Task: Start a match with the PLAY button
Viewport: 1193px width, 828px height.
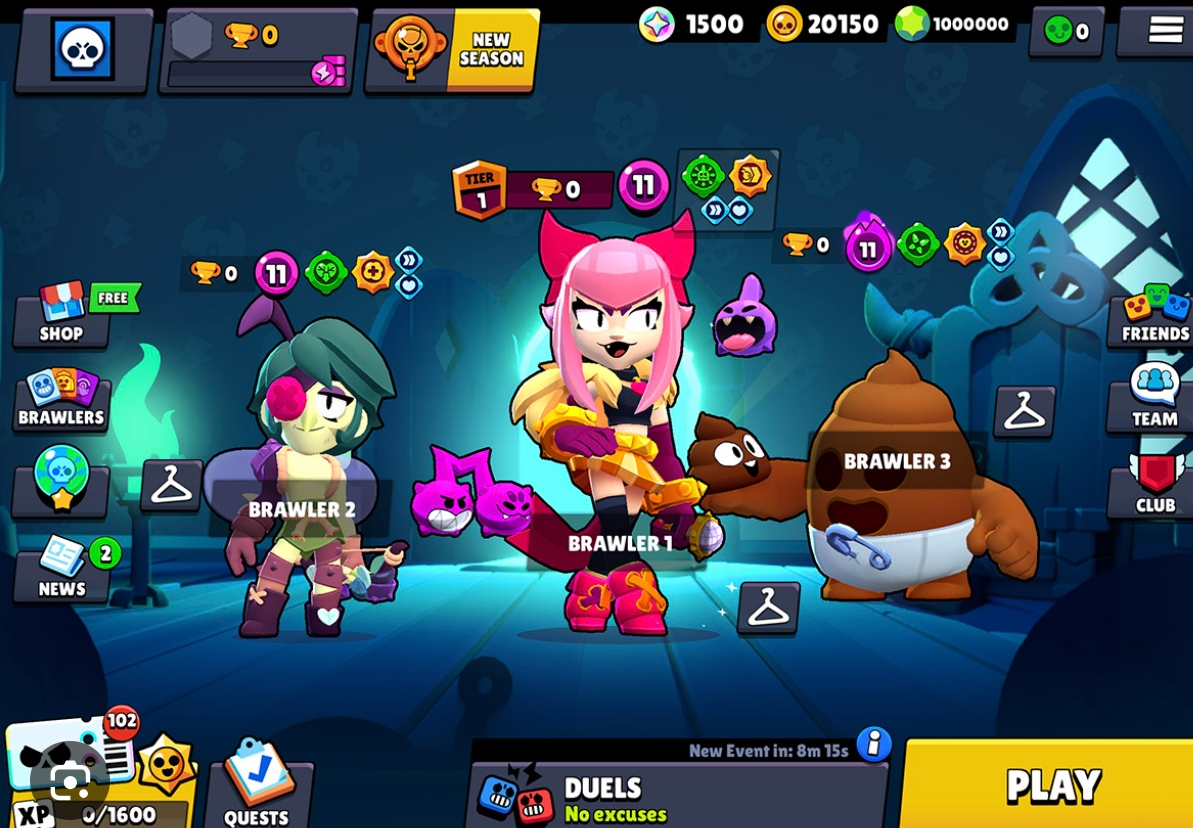Action: tap(1050, 786)
